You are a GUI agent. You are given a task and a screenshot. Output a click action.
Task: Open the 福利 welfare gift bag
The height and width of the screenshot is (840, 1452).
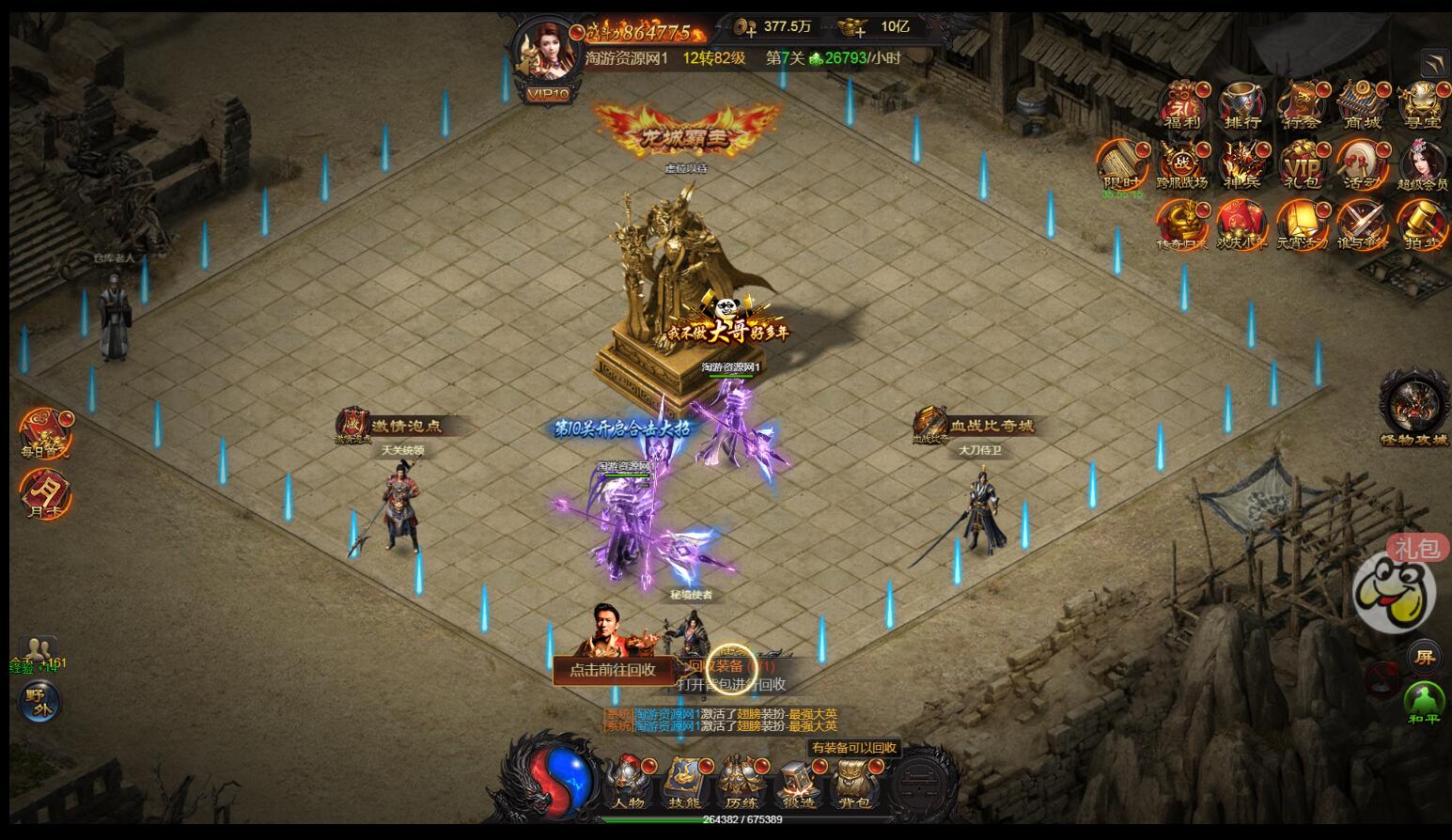click(1182, 105)
